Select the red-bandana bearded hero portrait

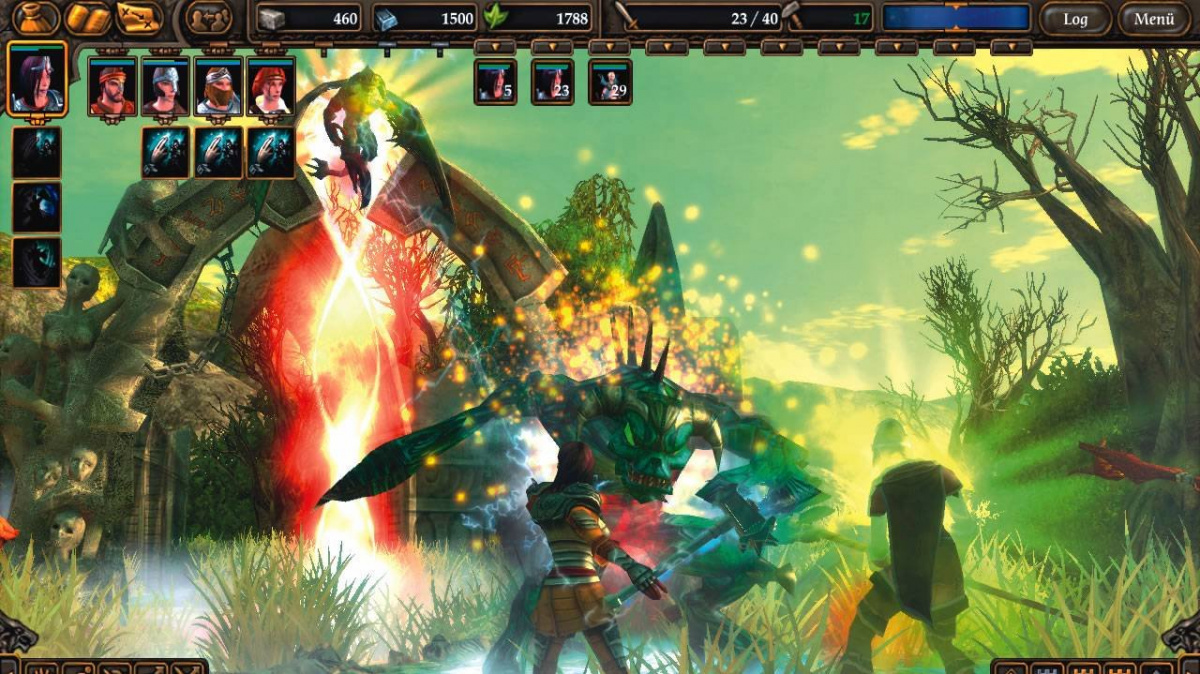point(112,86)
